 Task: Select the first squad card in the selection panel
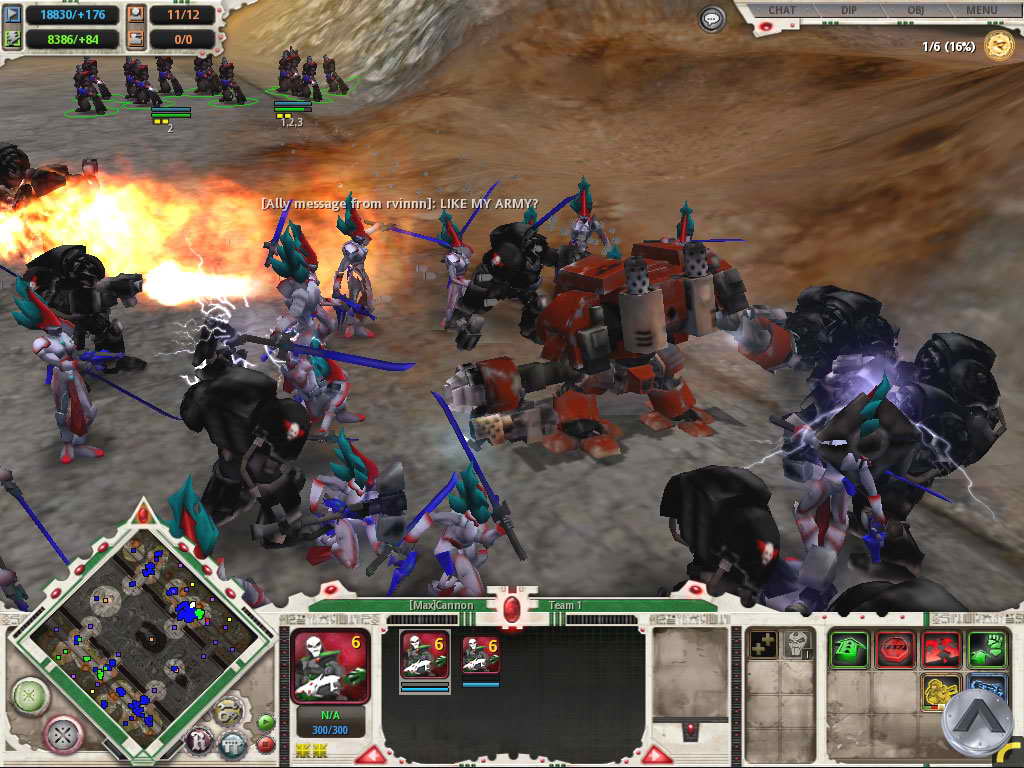click(424, 656)
